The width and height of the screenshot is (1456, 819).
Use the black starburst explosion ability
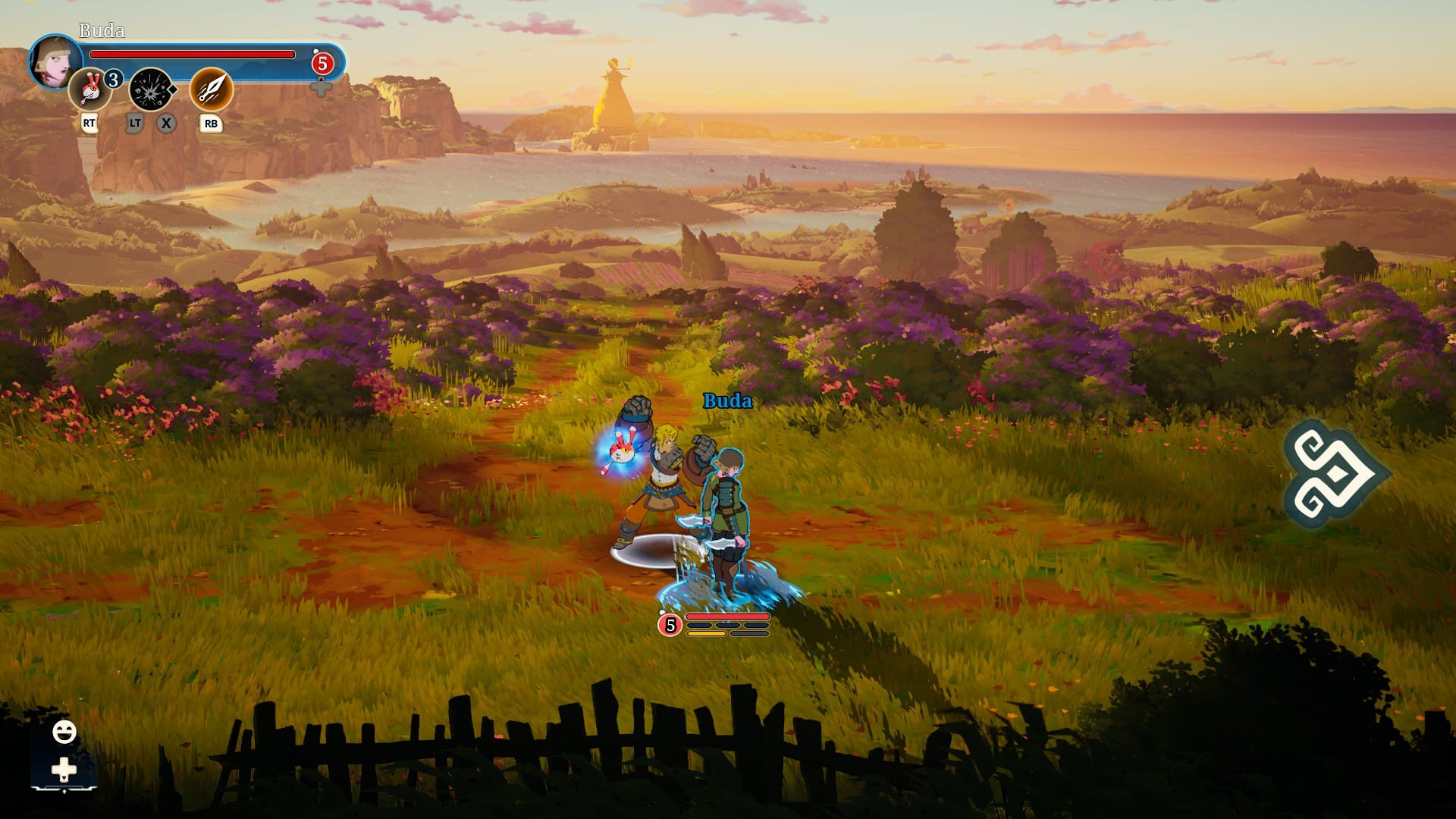(x=152, y=89)
